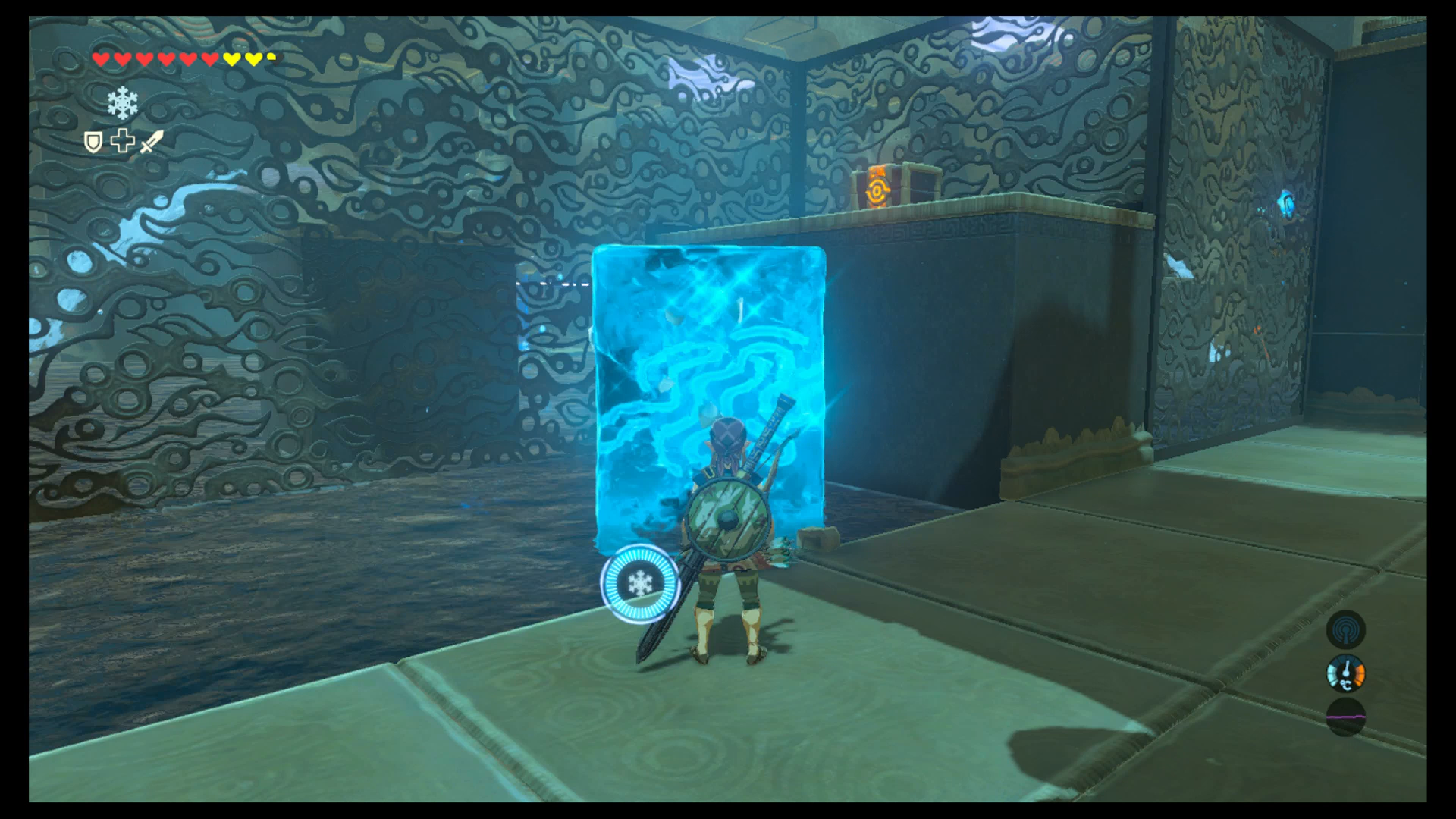The width and height of the screenshot is (1456, 819).
Task: Click the glowing blue panel on the right wall
Action: click(1286, 203)
